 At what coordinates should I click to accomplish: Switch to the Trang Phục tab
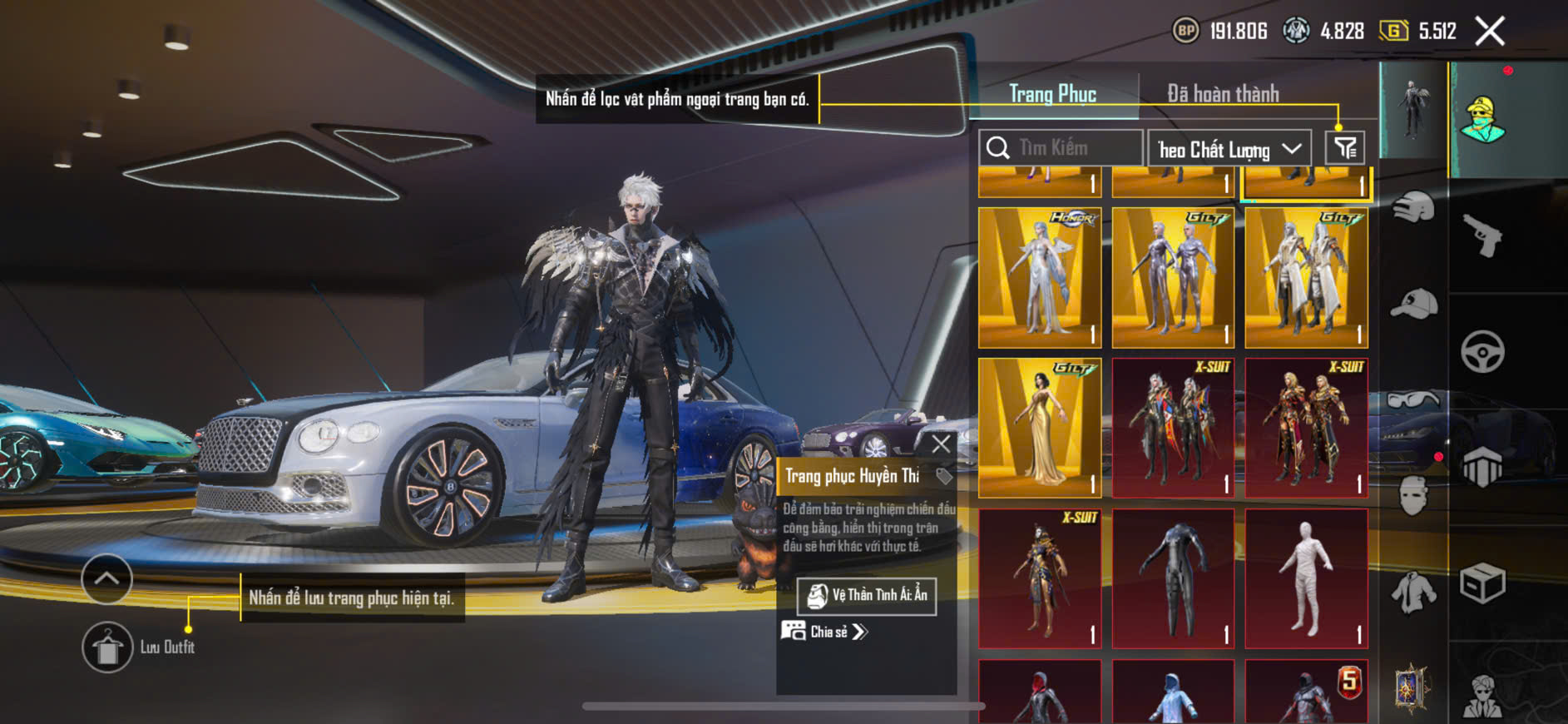(1052, 94)
